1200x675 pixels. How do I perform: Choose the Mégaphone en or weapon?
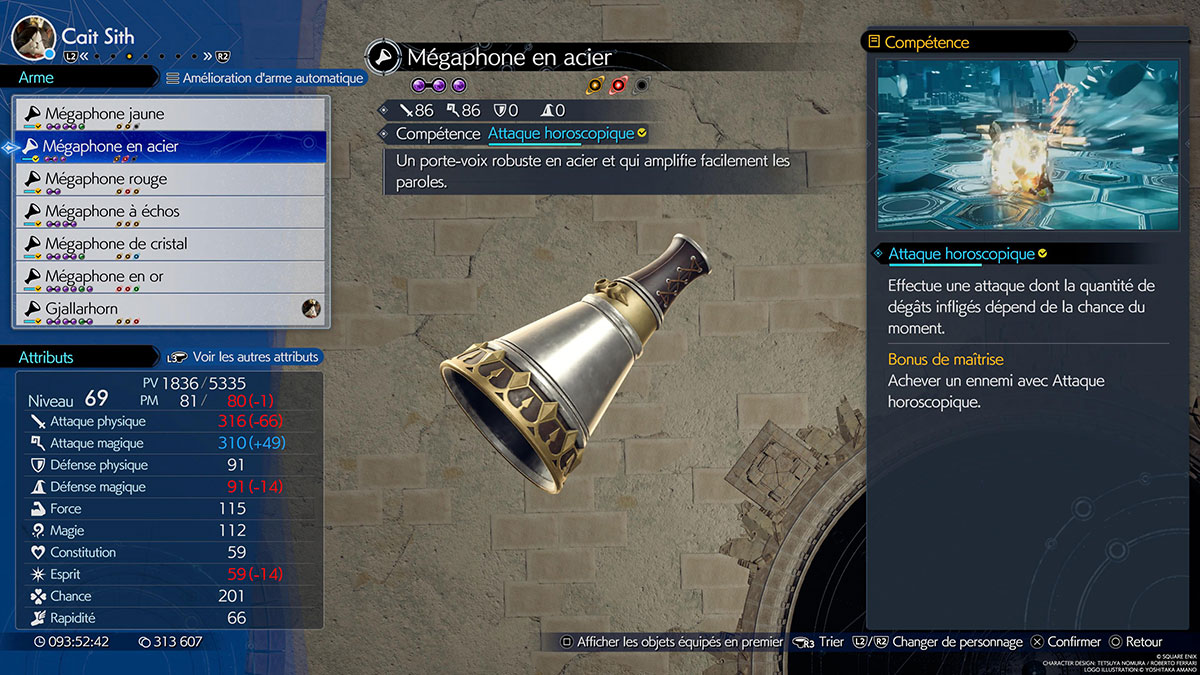pyautogui.click(x=170, y=276)
